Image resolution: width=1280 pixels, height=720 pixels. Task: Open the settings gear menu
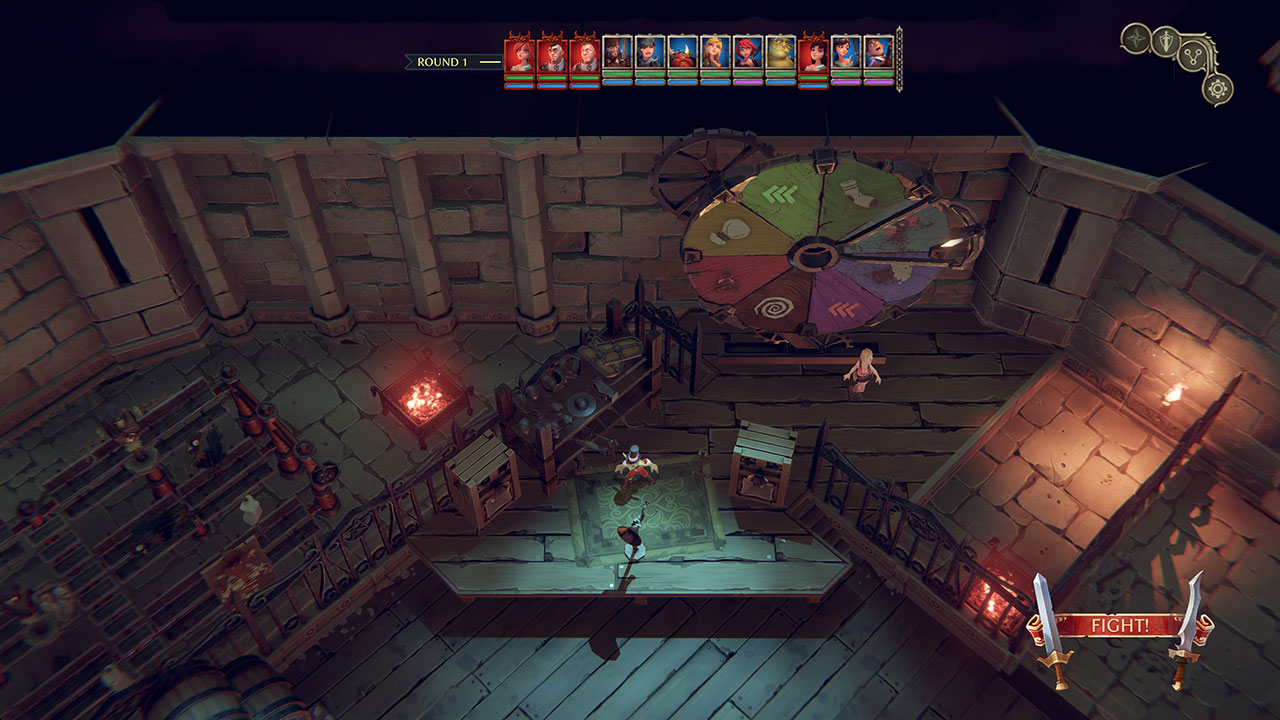coord(1217,88)
